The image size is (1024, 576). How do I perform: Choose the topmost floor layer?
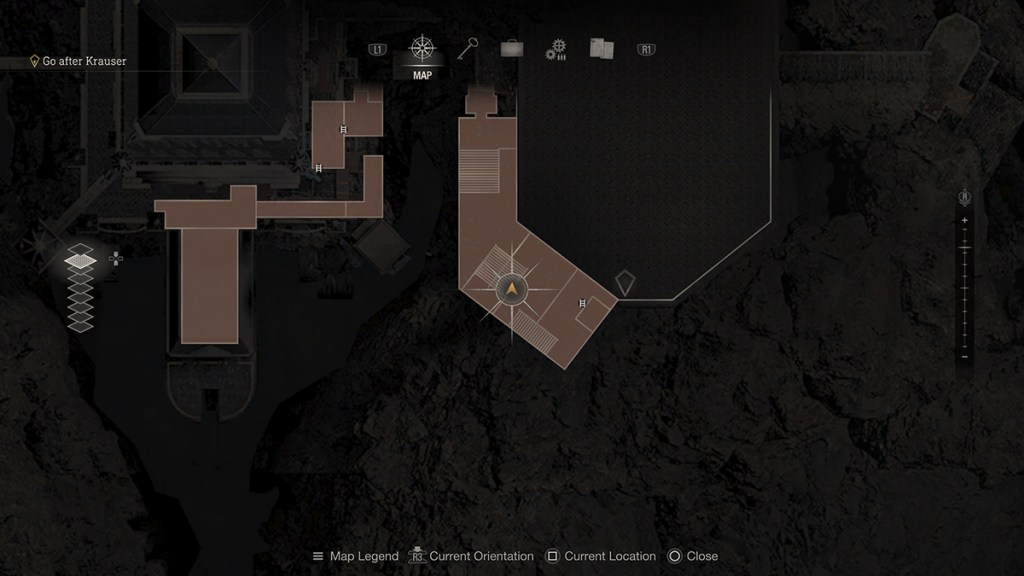(81, 248)
